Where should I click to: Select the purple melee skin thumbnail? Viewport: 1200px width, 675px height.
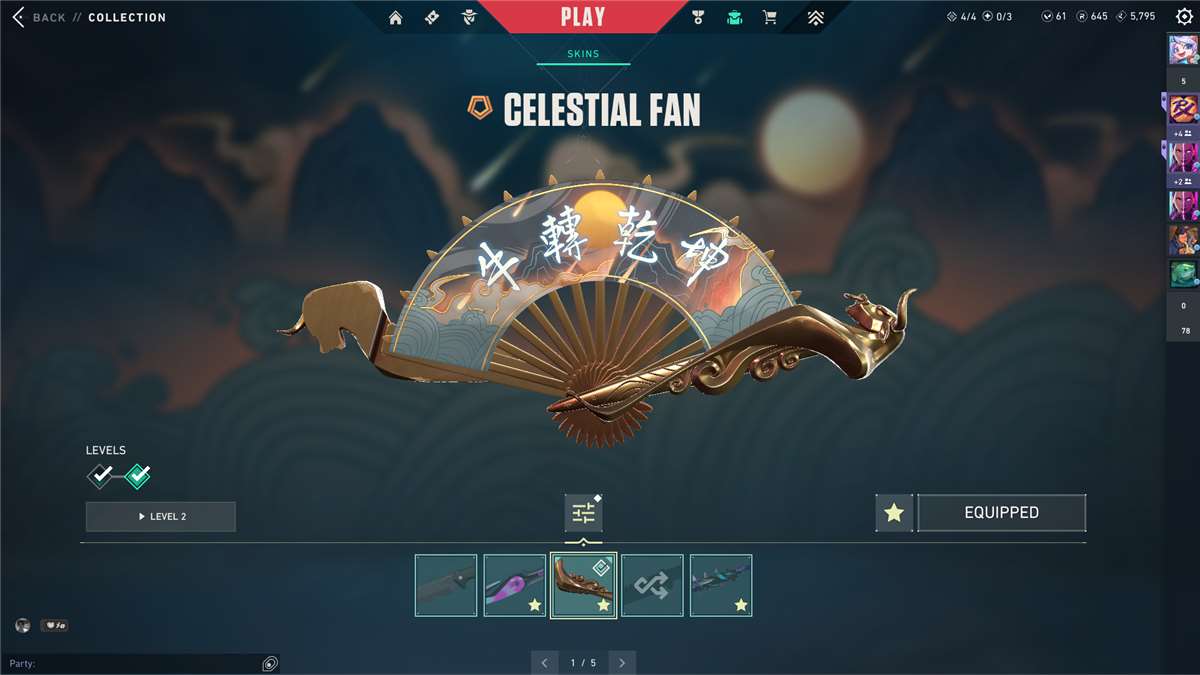click(514, 585)
